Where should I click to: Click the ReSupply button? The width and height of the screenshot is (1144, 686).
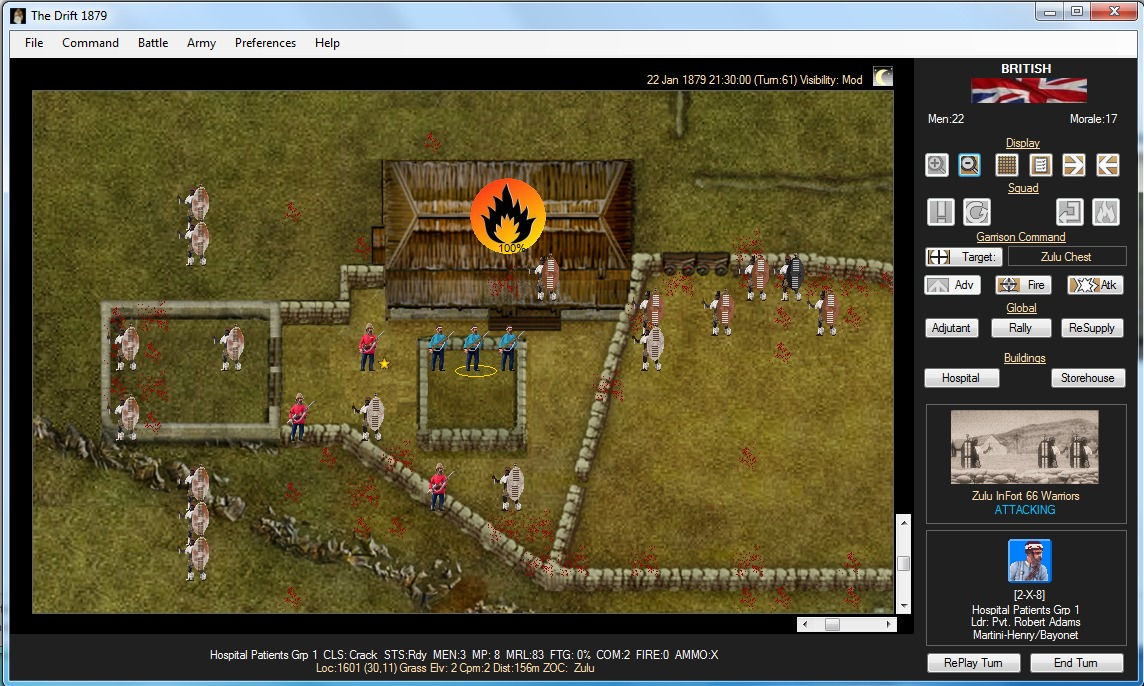pos(1091,328)
